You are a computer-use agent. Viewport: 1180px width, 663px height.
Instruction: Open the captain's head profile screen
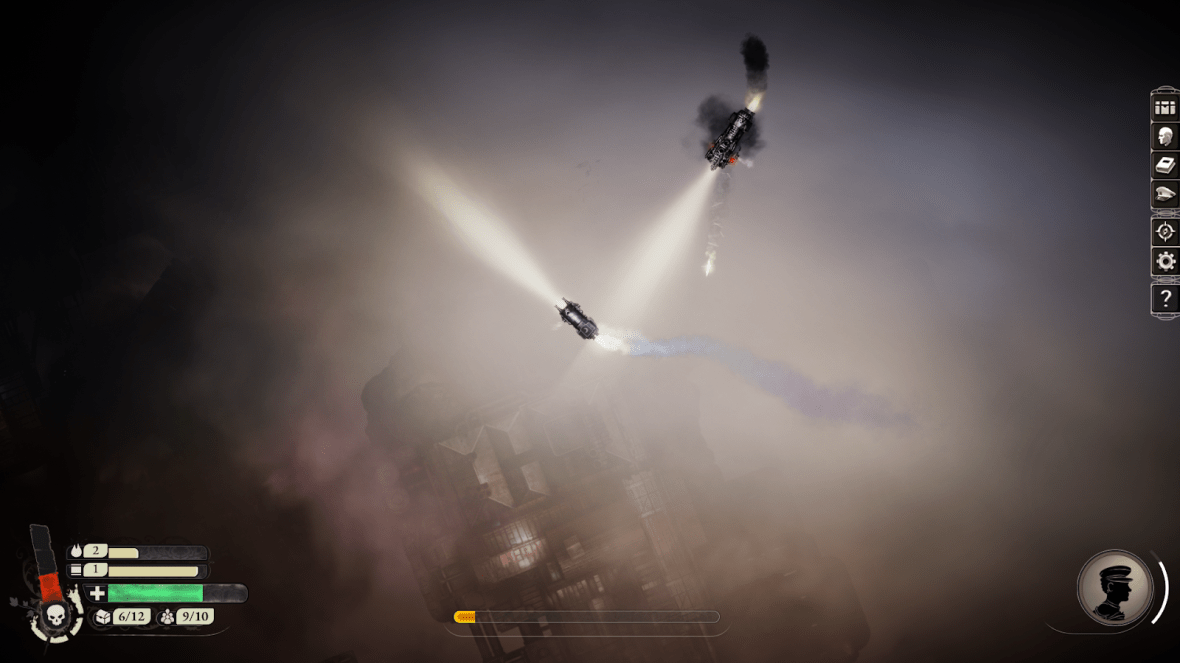pyautogui.click(x=1164, y=136)
